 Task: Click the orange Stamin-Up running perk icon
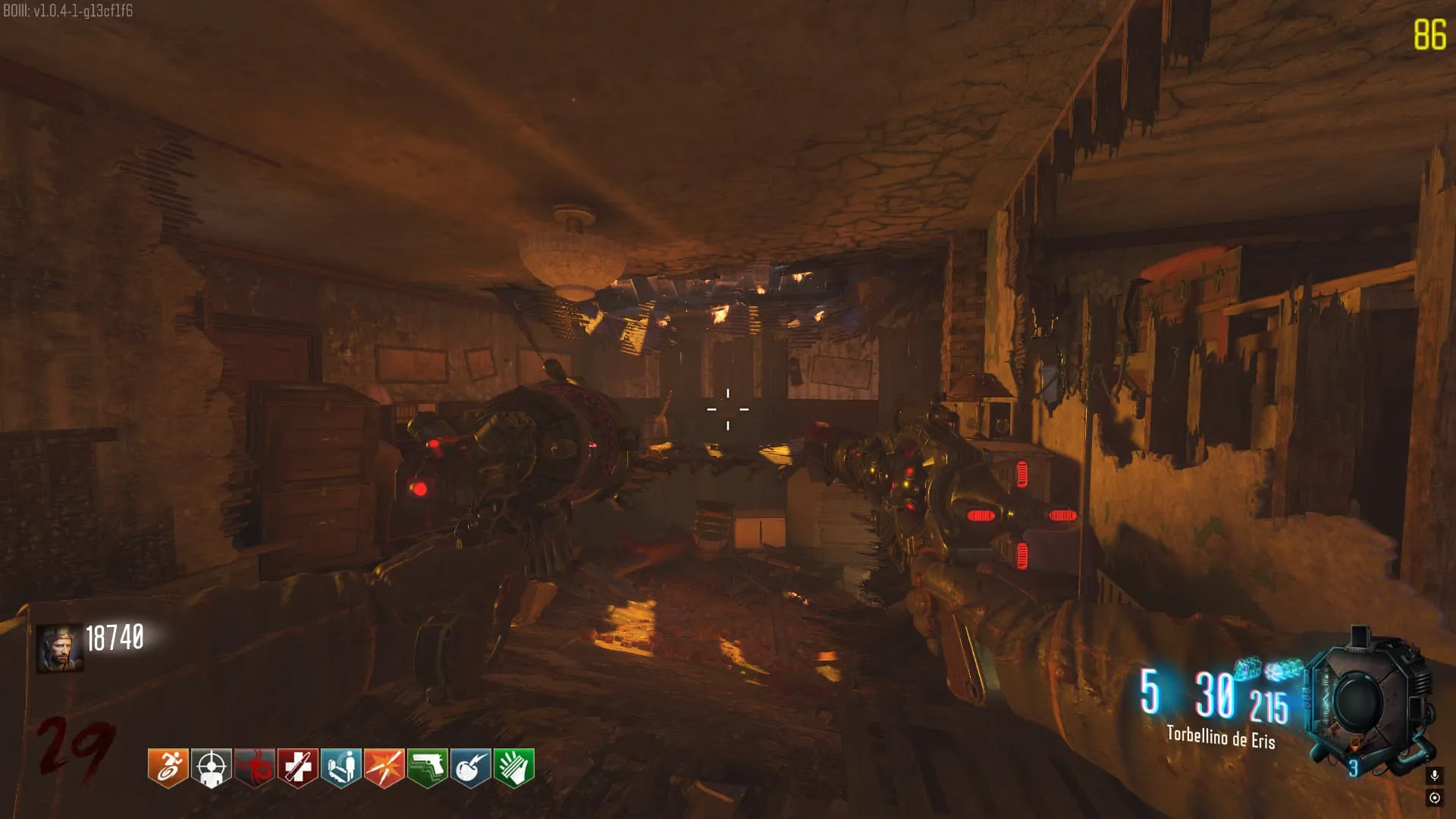coord(168,767)
